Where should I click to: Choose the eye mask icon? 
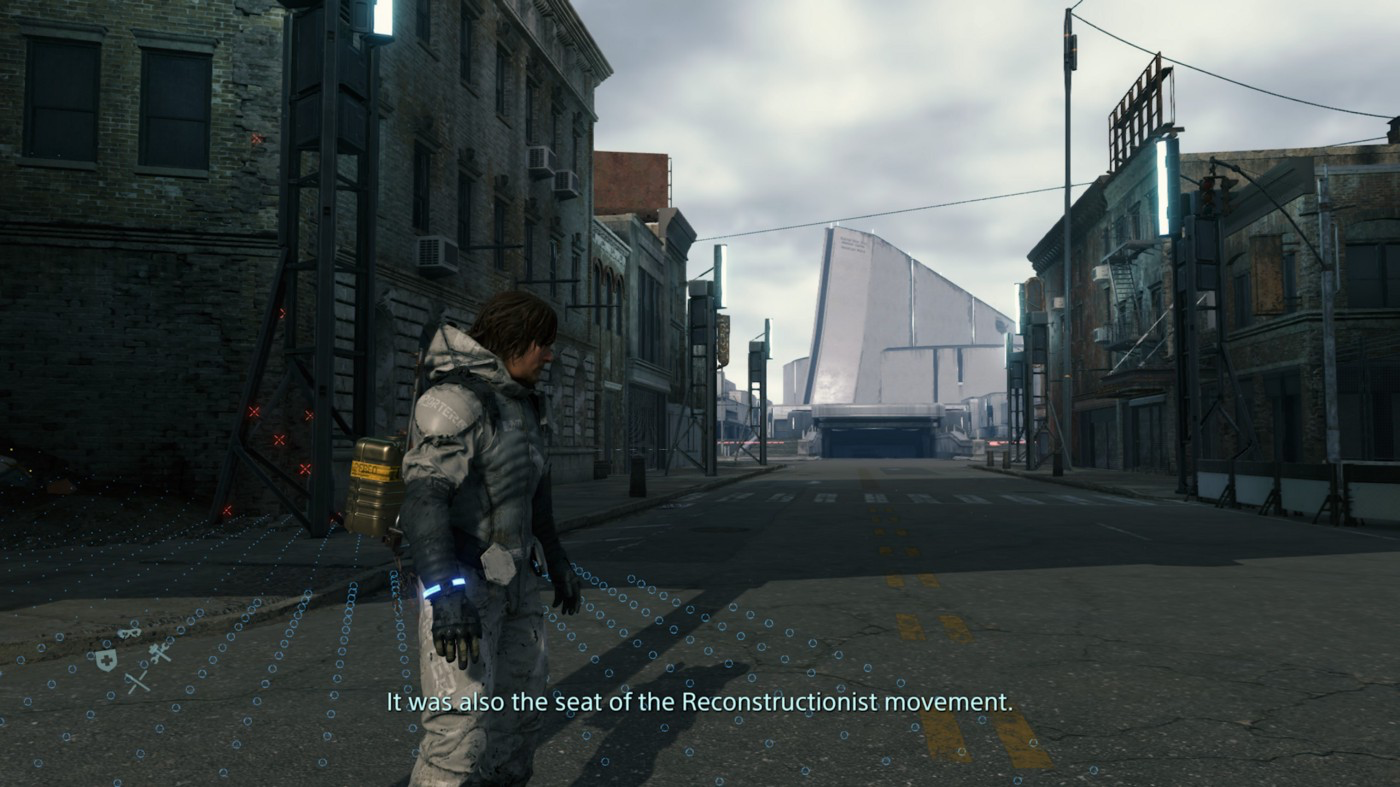click(129, 633)
